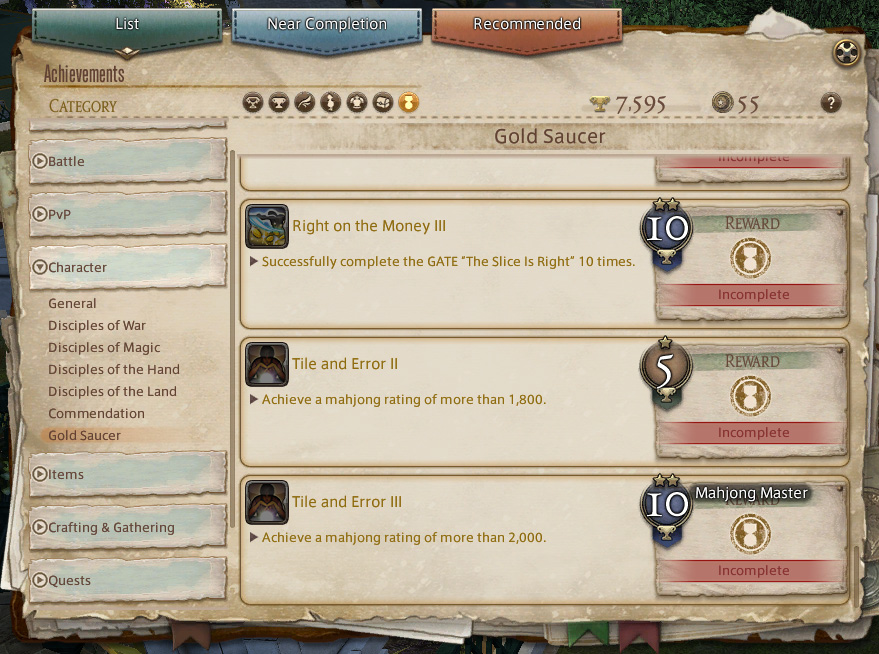The height and width of the screenshot is (654, 879).
Task: Switch to the List tab
Action: coord(127,24)
